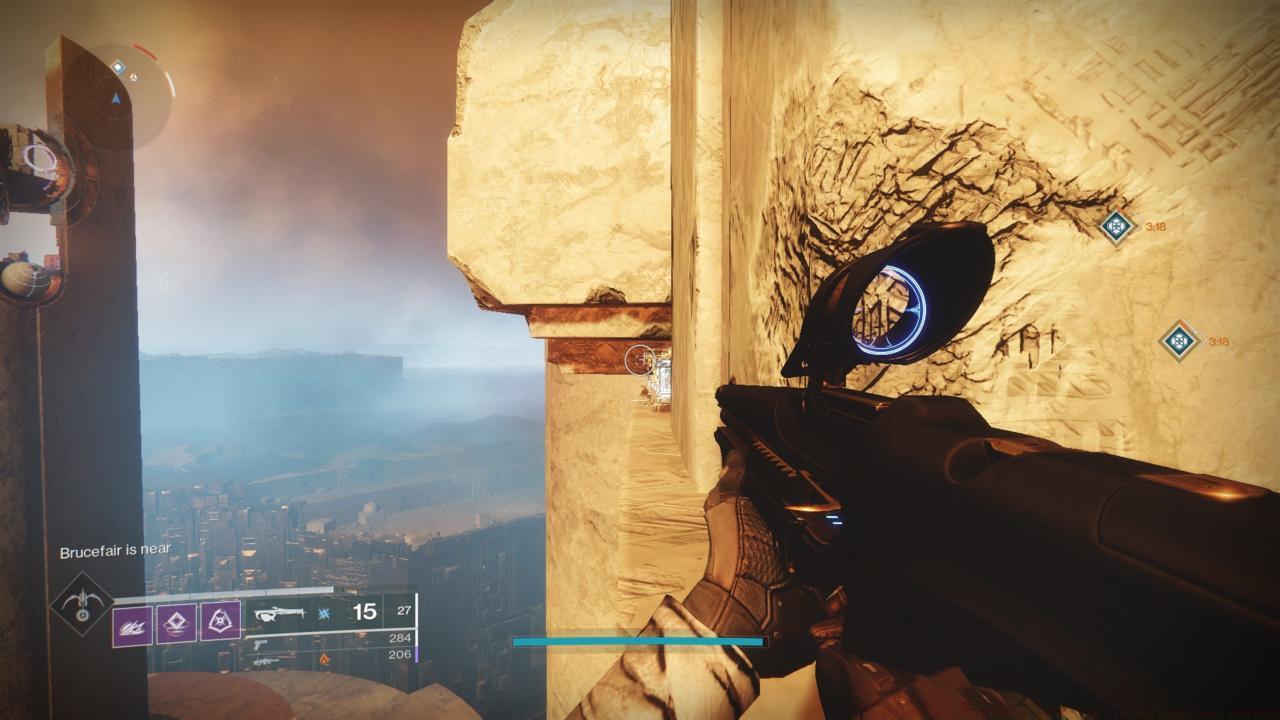Select the equipped primary rifle icon
1280x720 pixels.
pos(280,614)
